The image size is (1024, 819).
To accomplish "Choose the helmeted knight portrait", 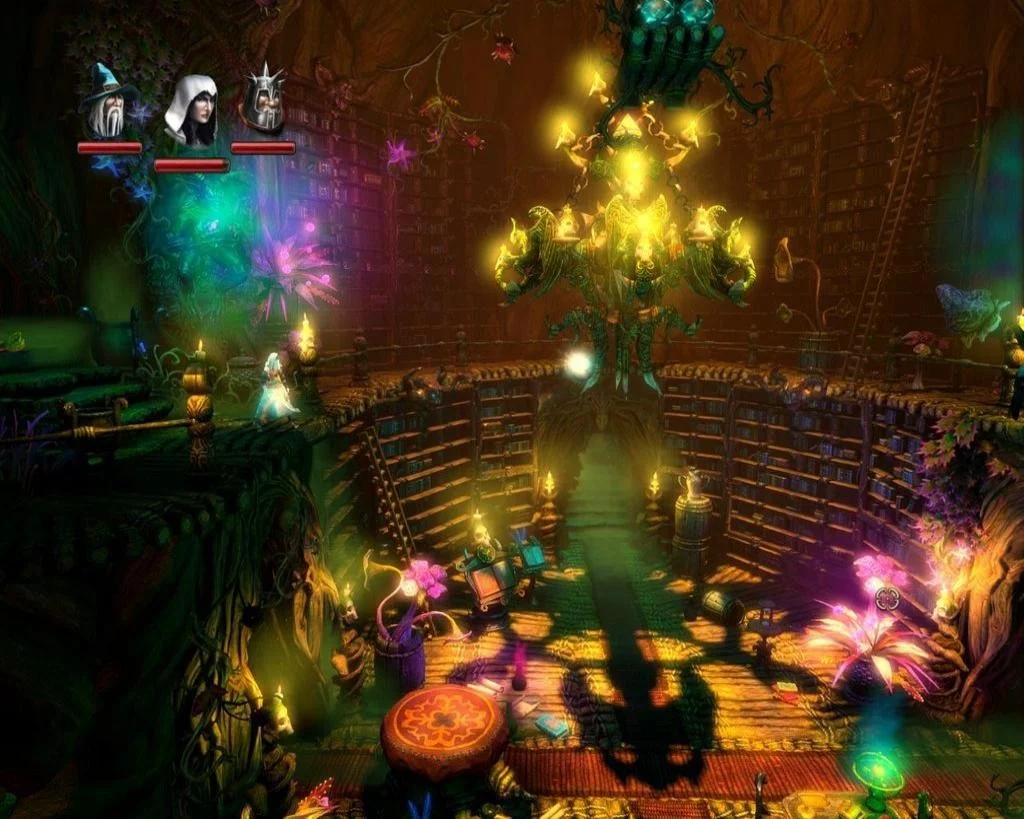I will 264,102.
